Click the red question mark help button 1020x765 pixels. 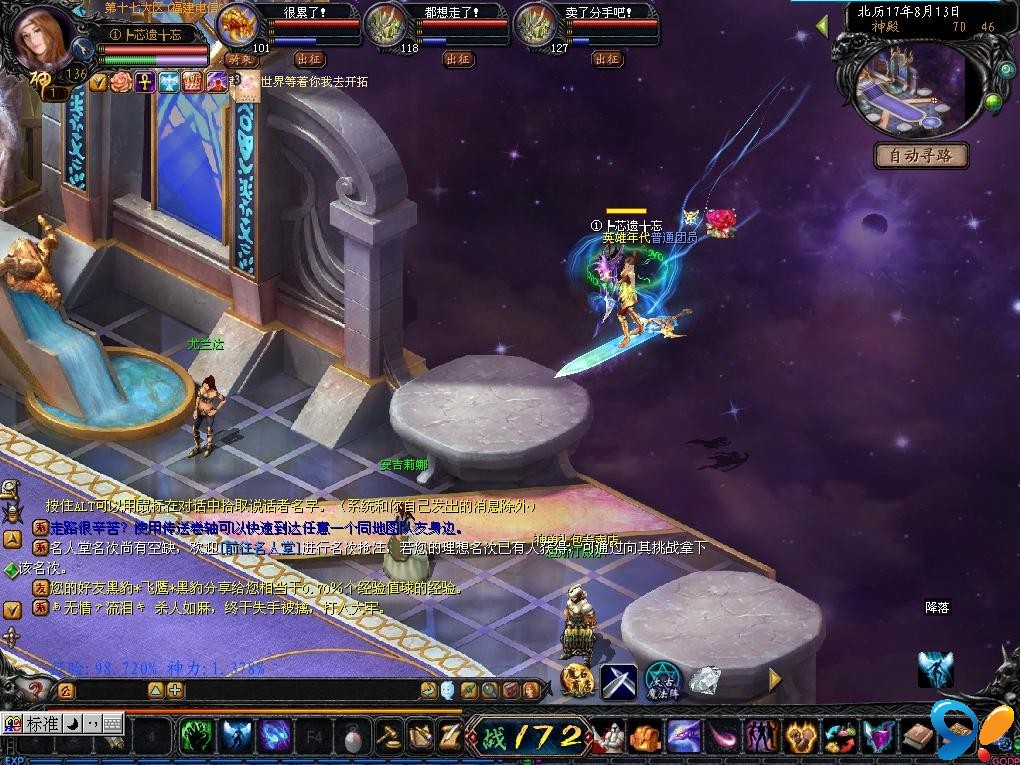click(38, 690)
